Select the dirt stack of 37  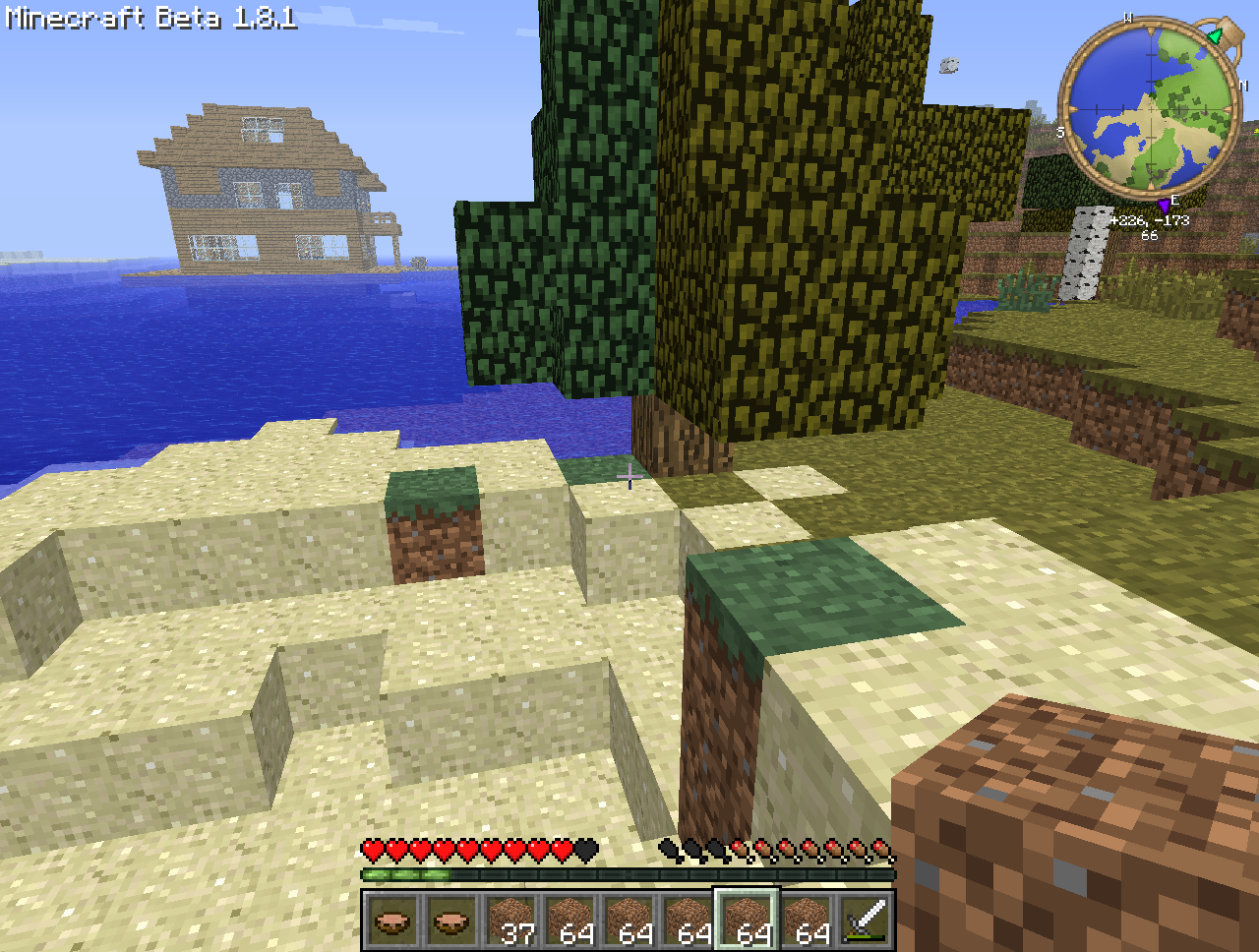point(510,922)
